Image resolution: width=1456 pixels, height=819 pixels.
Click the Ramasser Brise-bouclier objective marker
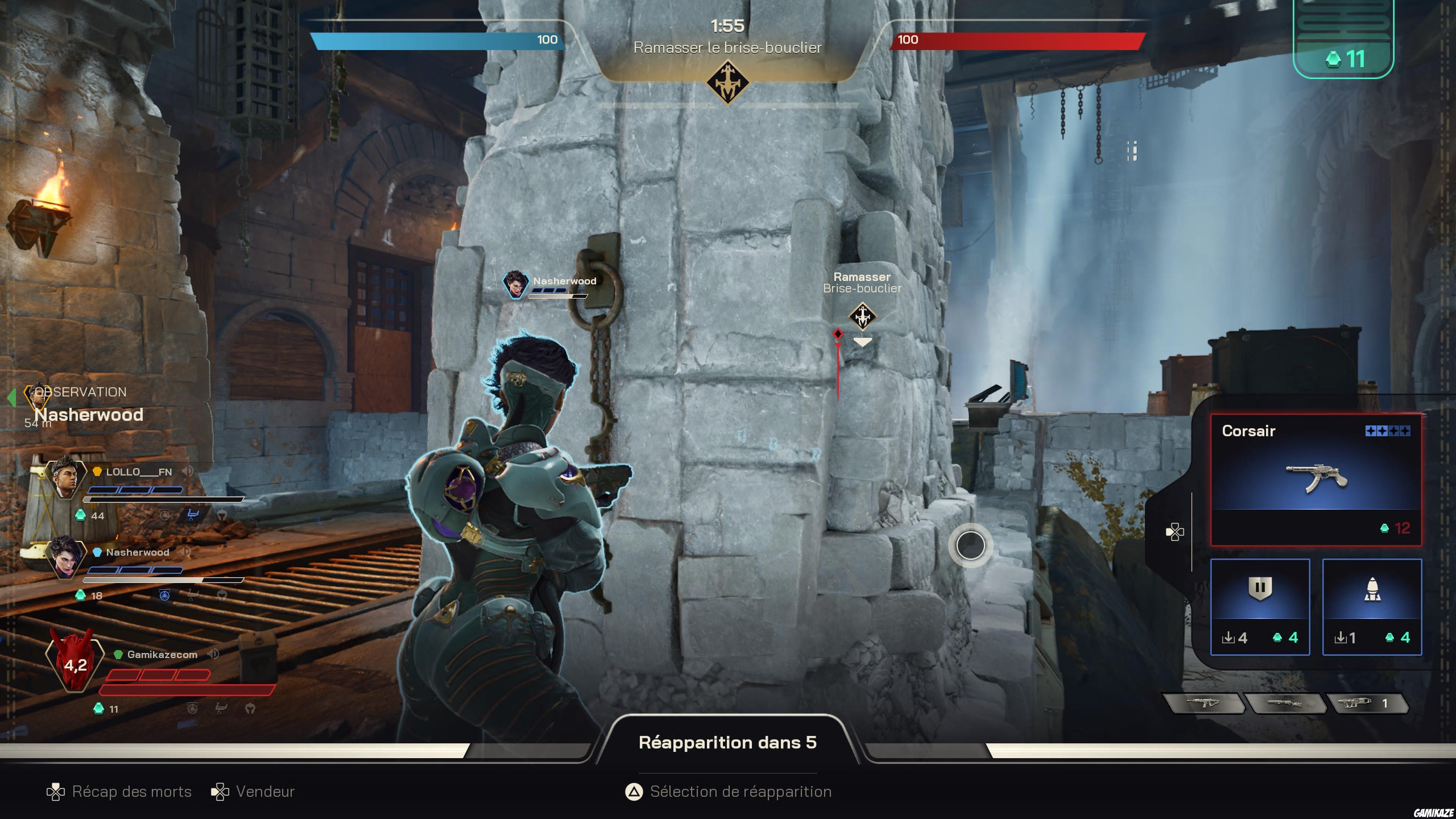(x=862, y=315)
